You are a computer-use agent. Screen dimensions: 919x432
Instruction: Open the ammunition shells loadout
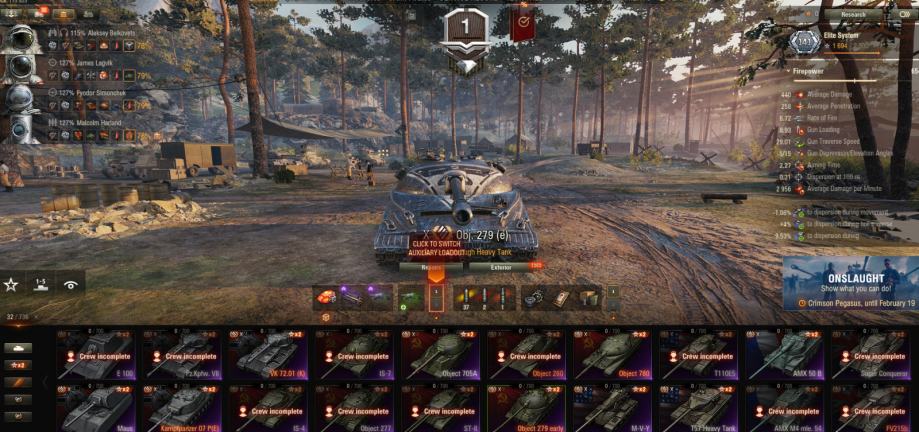[485, 297]
